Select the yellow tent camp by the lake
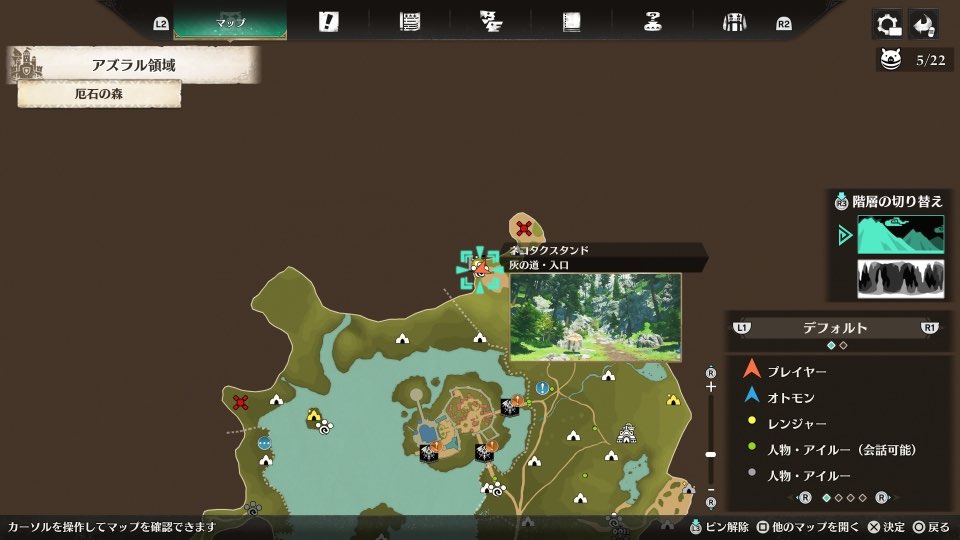 [314, 416]
